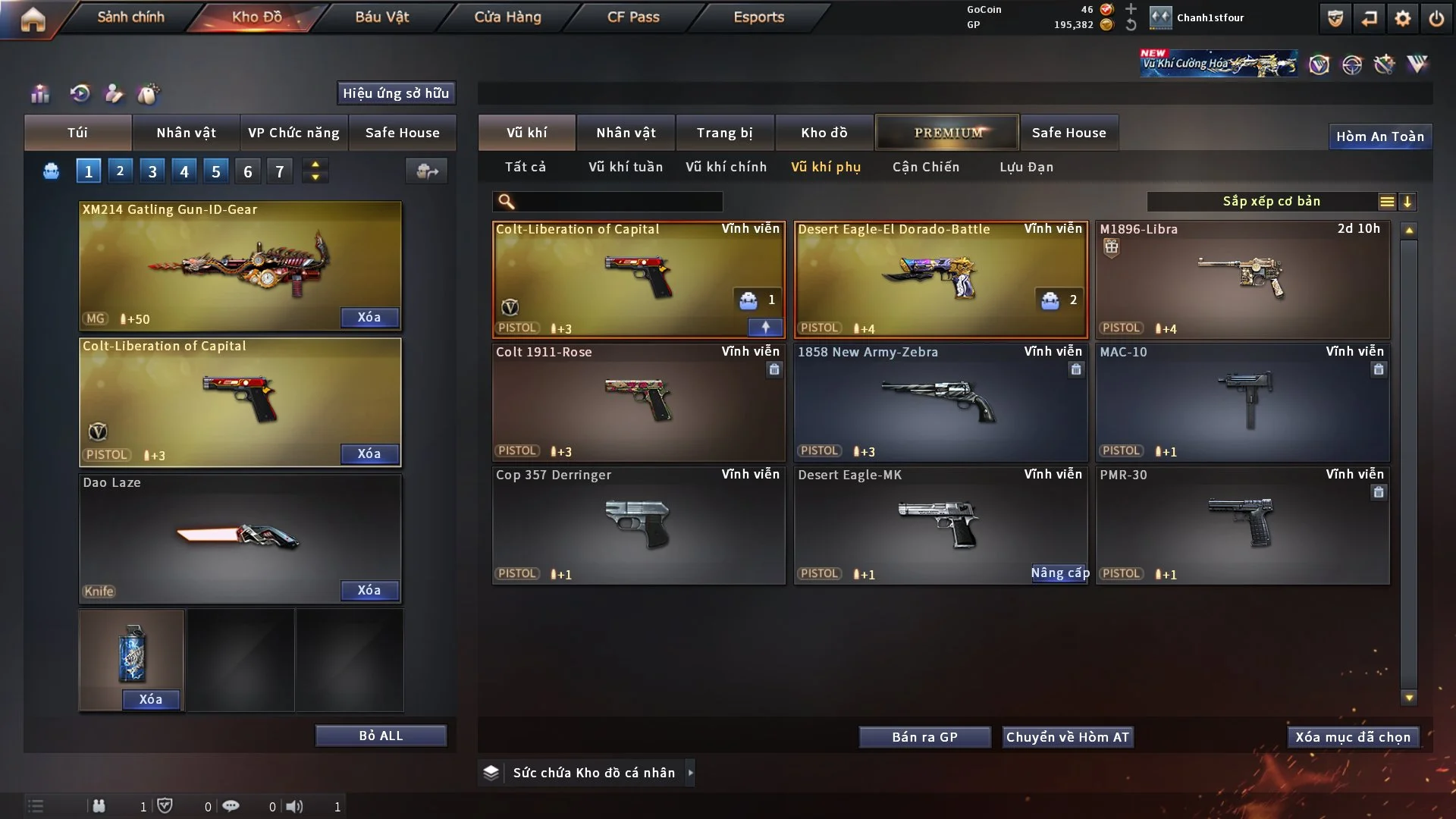1456x819 pixels.
Task: Show the Cận Chiến melee category
Action: click(x=925, y=167)
